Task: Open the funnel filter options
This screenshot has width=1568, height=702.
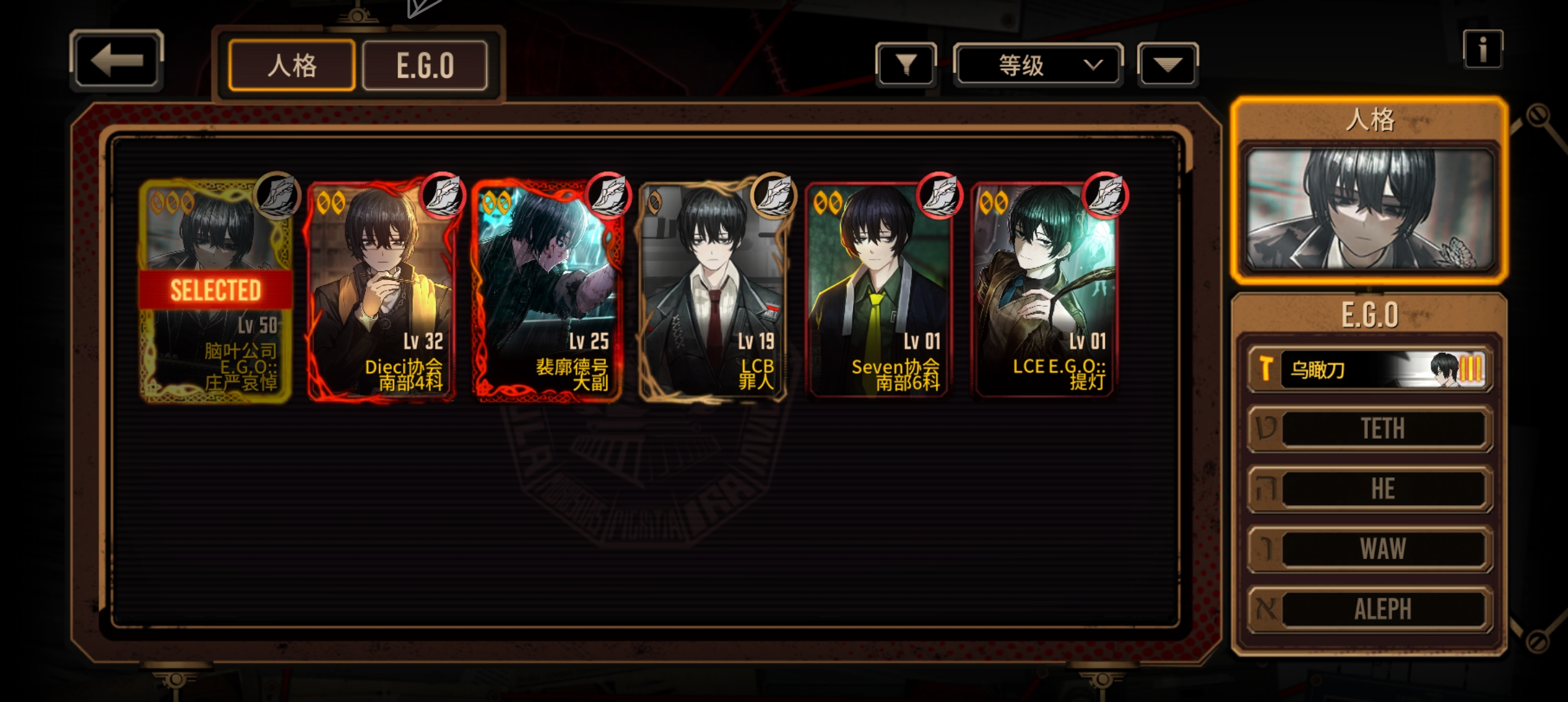Action: [906, 64]
